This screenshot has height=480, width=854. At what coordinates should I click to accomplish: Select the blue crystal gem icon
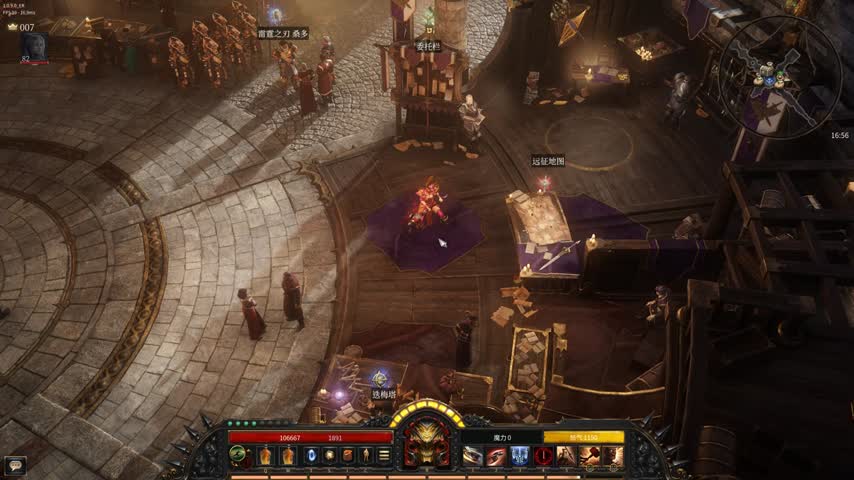(310, 455)
